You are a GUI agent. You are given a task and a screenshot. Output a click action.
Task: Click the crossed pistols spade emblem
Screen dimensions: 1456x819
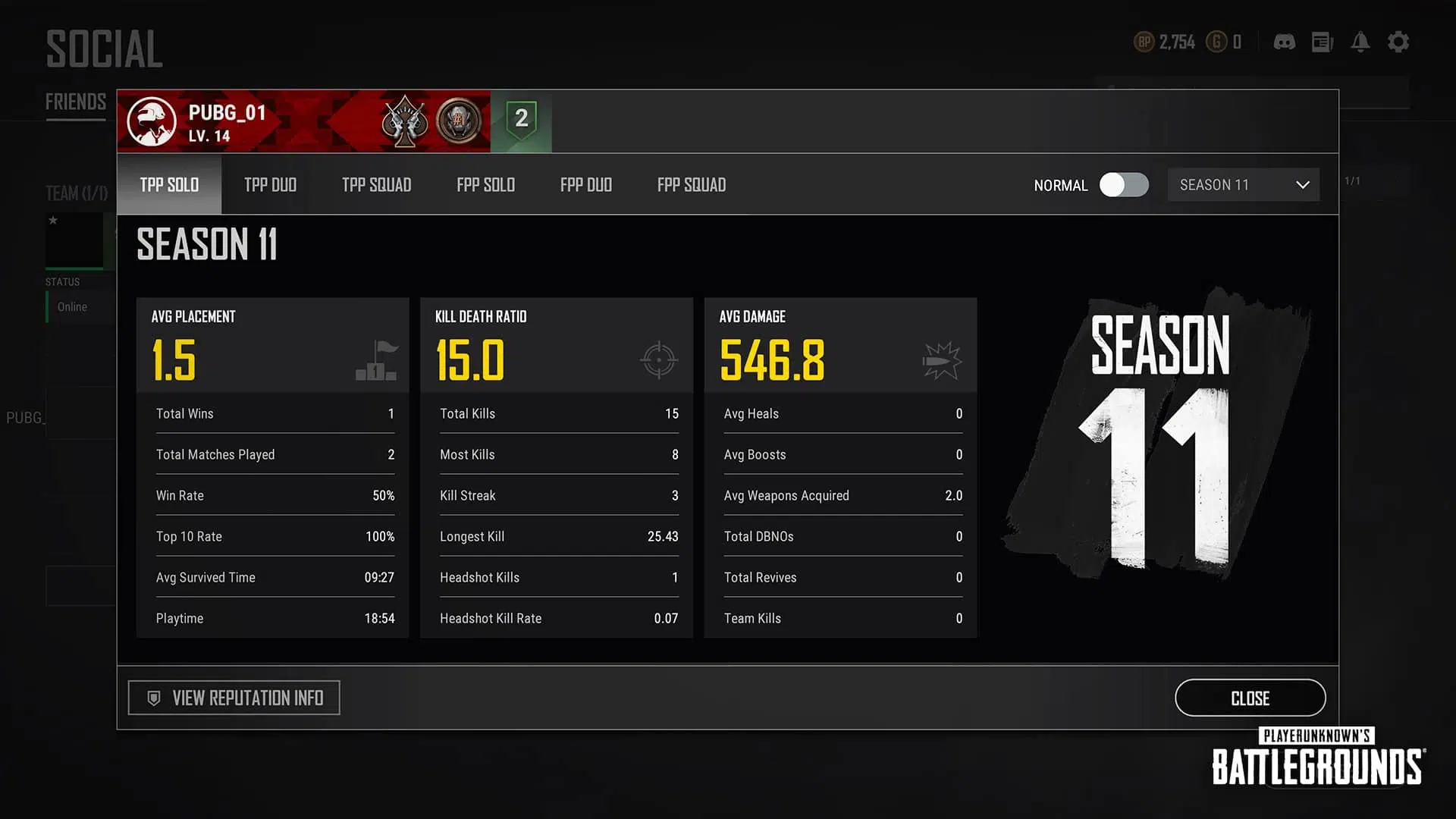click(404, 121)
